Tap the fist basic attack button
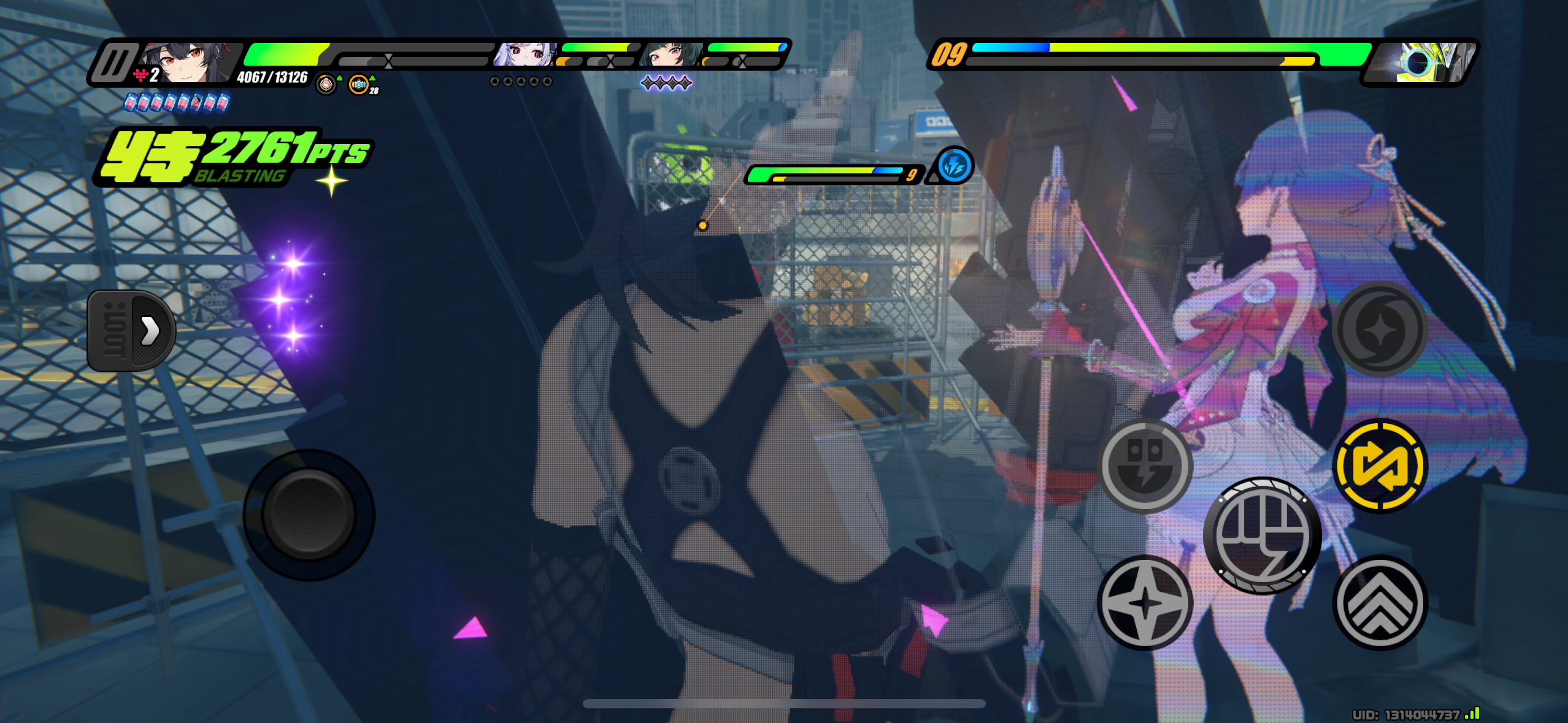The width and height of the screenshot is (1568, 723). point(1262,535)
